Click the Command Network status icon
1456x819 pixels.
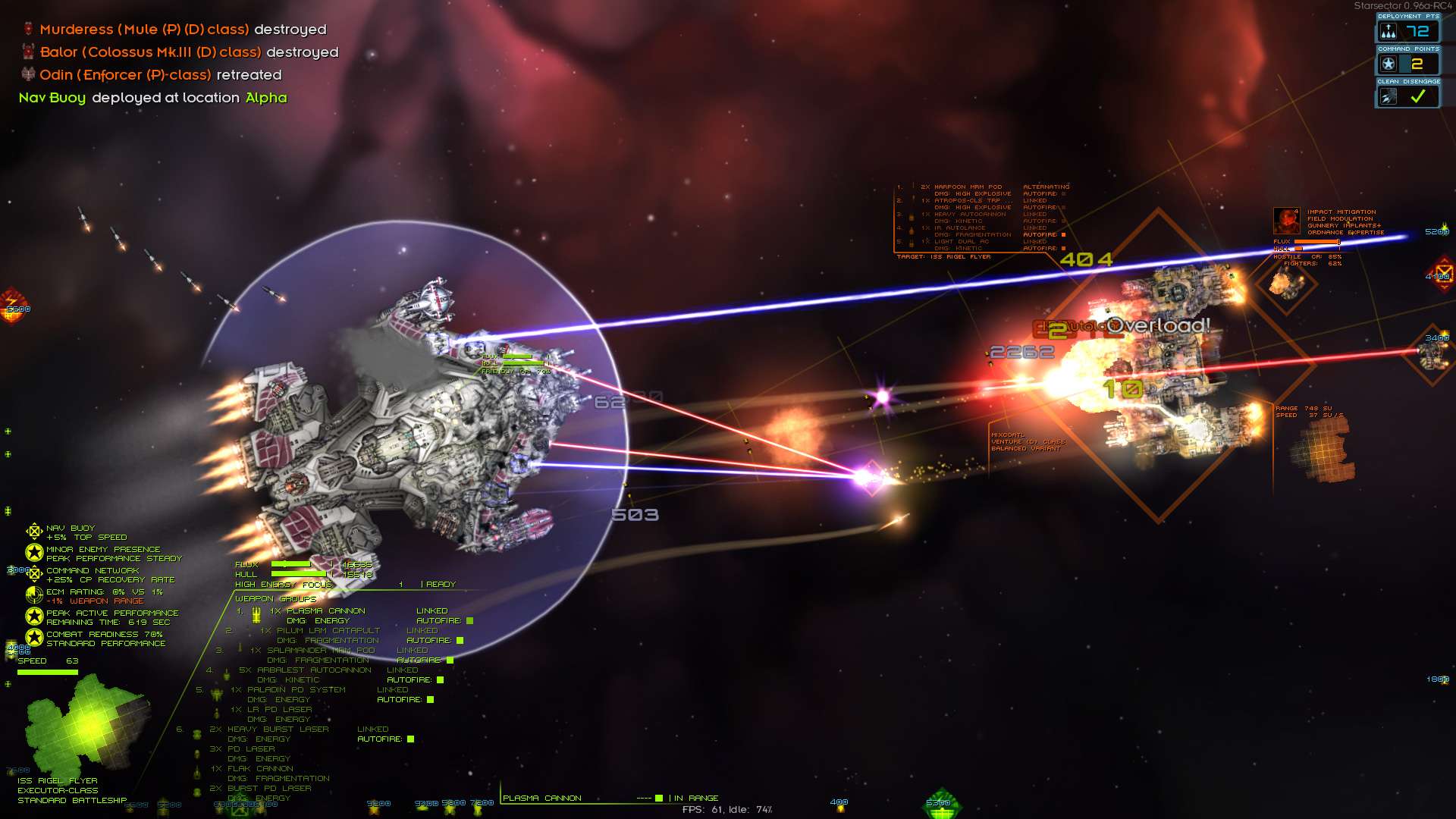point(34,574)
